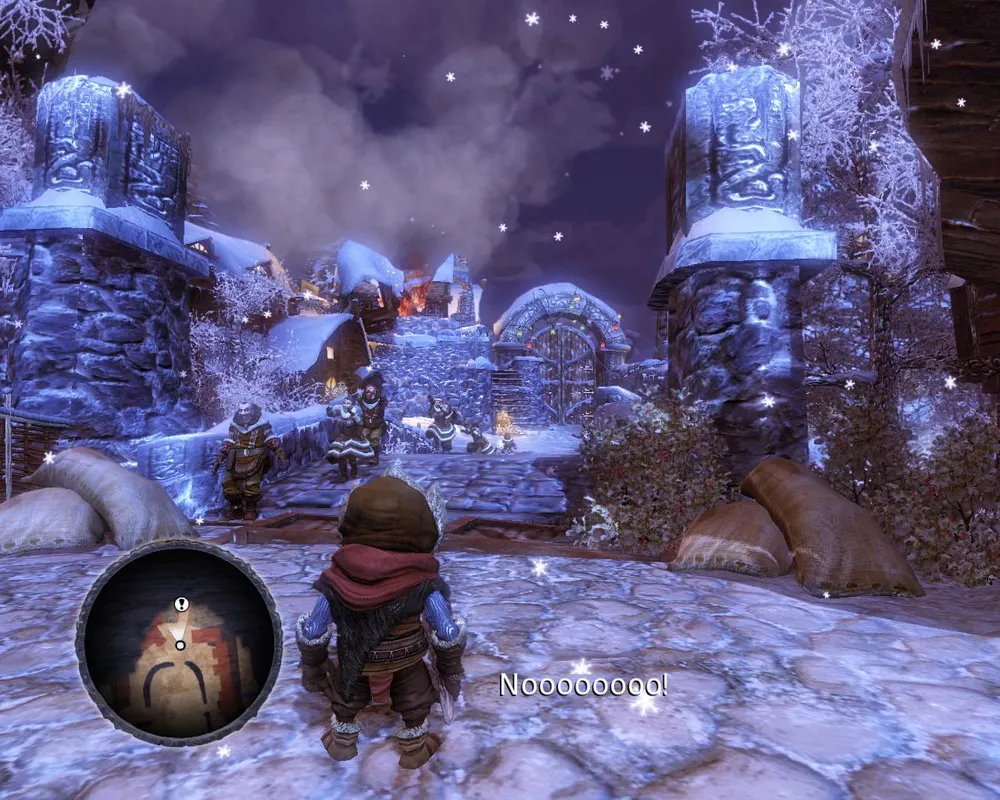Image resolution: width=1000 pixels, height=800 pixels.
Task: Select the exclamation objective marker on the minimap
Action: 180,604
